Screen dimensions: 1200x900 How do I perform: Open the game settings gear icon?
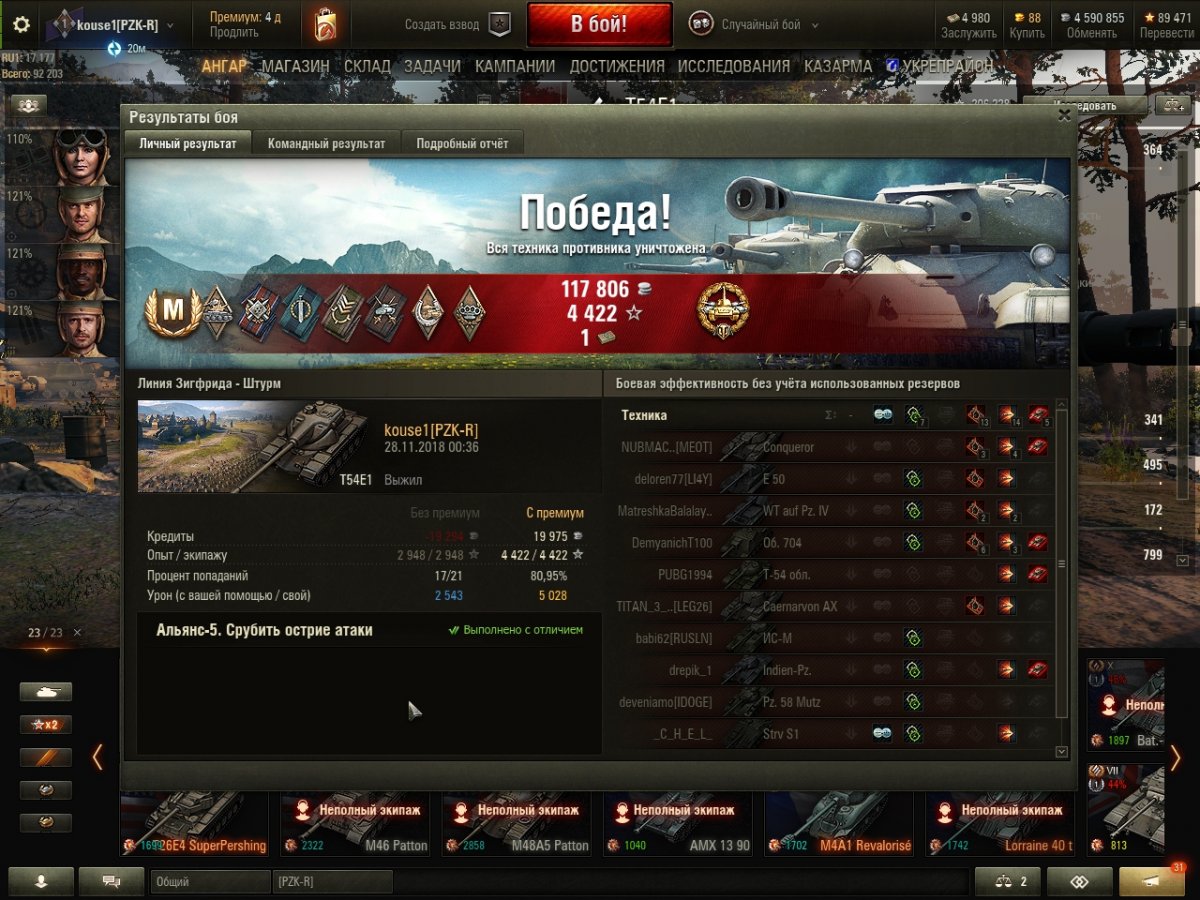[21, 25]
